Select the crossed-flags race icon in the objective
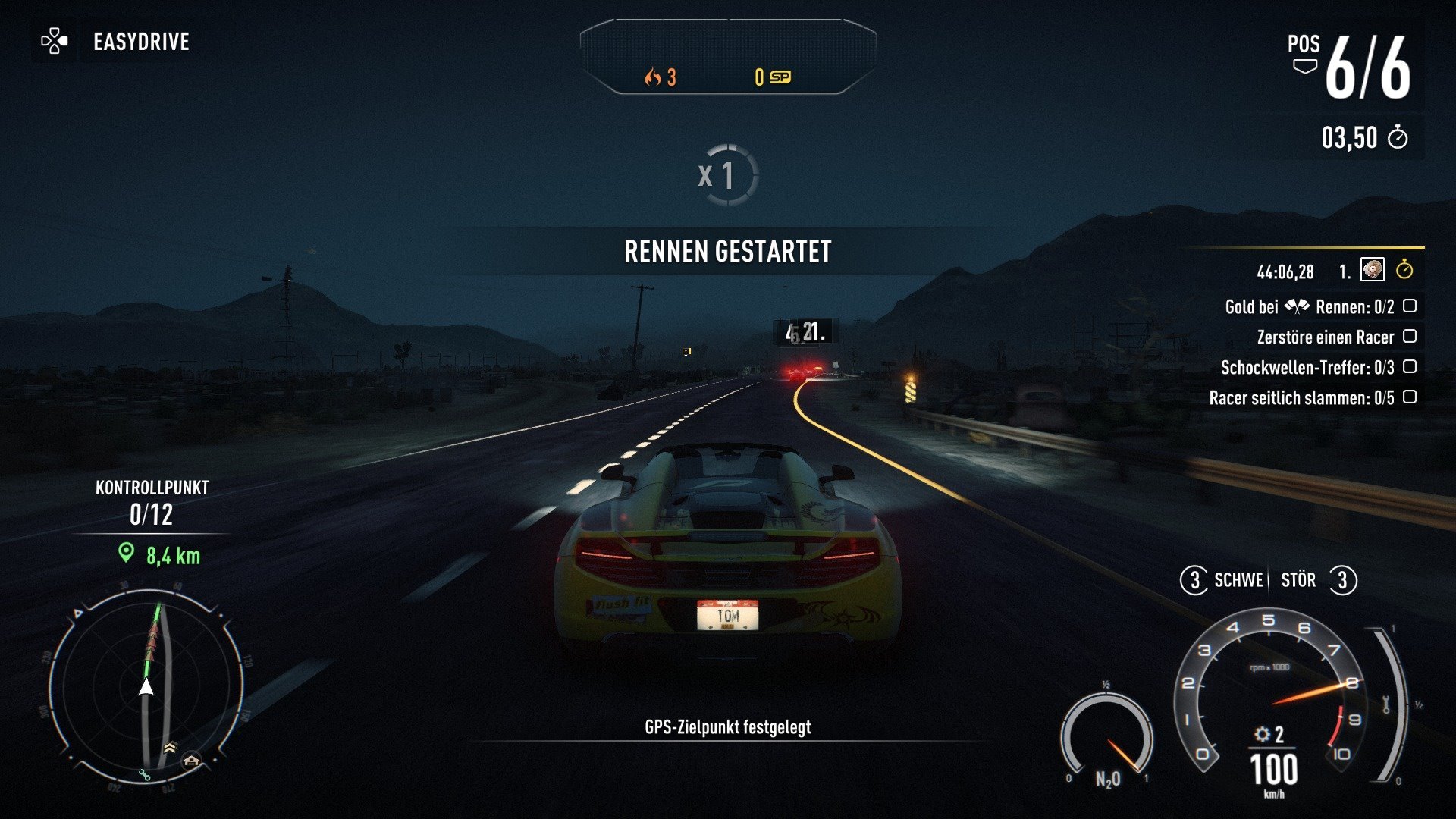This screenshot has height=819, width=1456. coord(1298,306)
